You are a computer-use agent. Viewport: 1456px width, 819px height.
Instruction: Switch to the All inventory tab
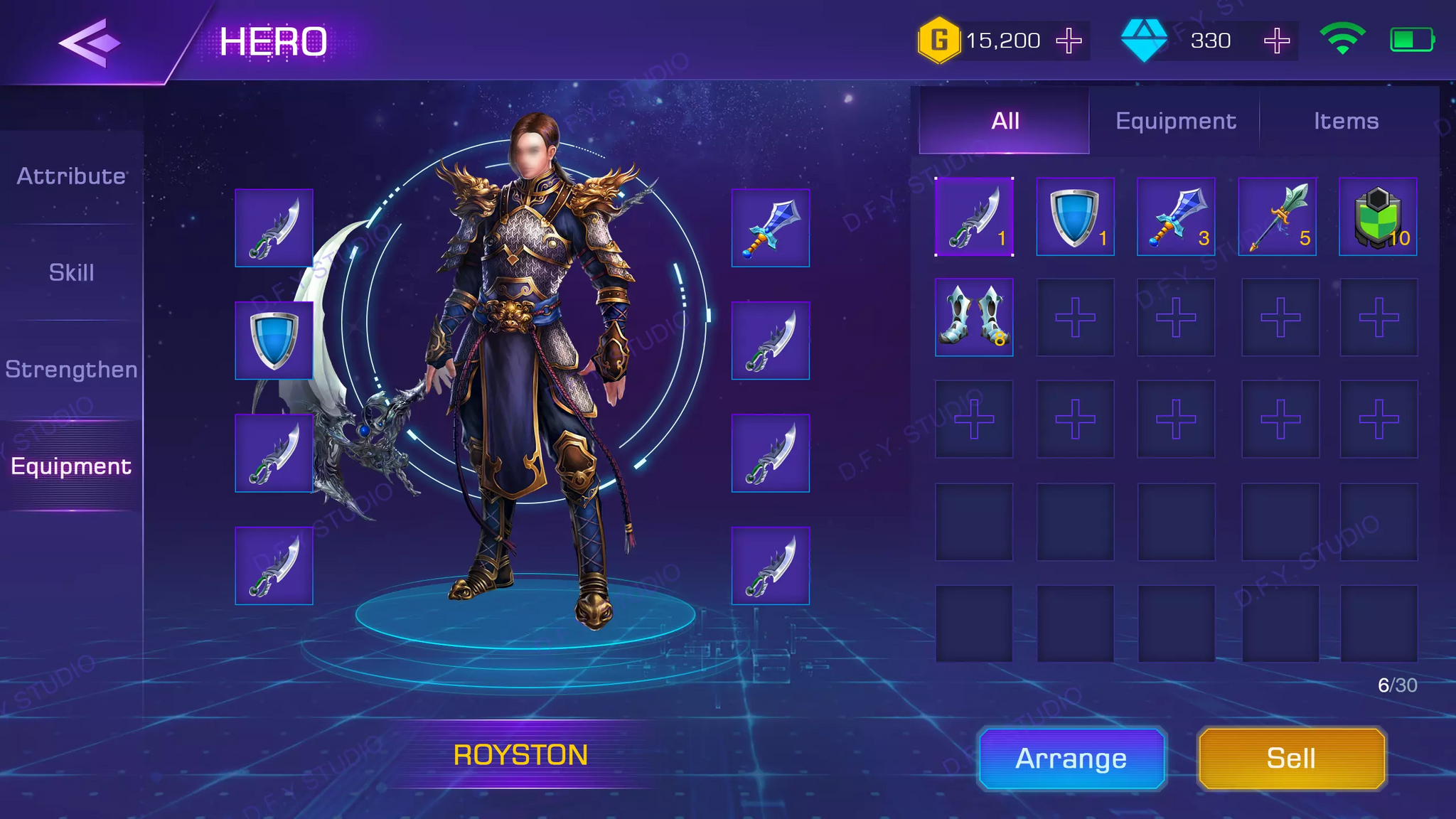[x=1005, y=121]
